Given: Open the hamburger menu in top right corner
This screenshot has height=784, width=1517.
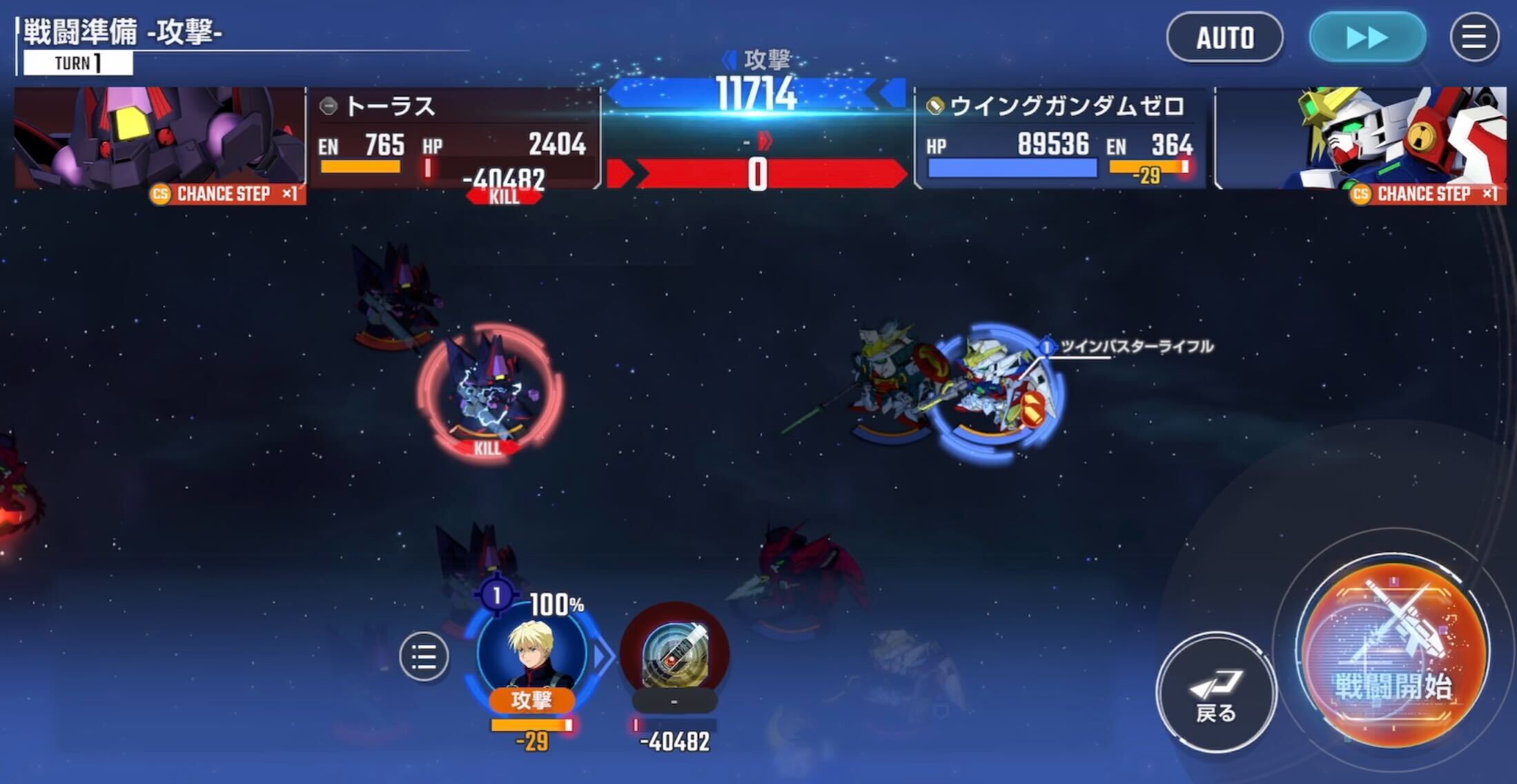Looking at the screenshot, I should (x=1476, y=38).
